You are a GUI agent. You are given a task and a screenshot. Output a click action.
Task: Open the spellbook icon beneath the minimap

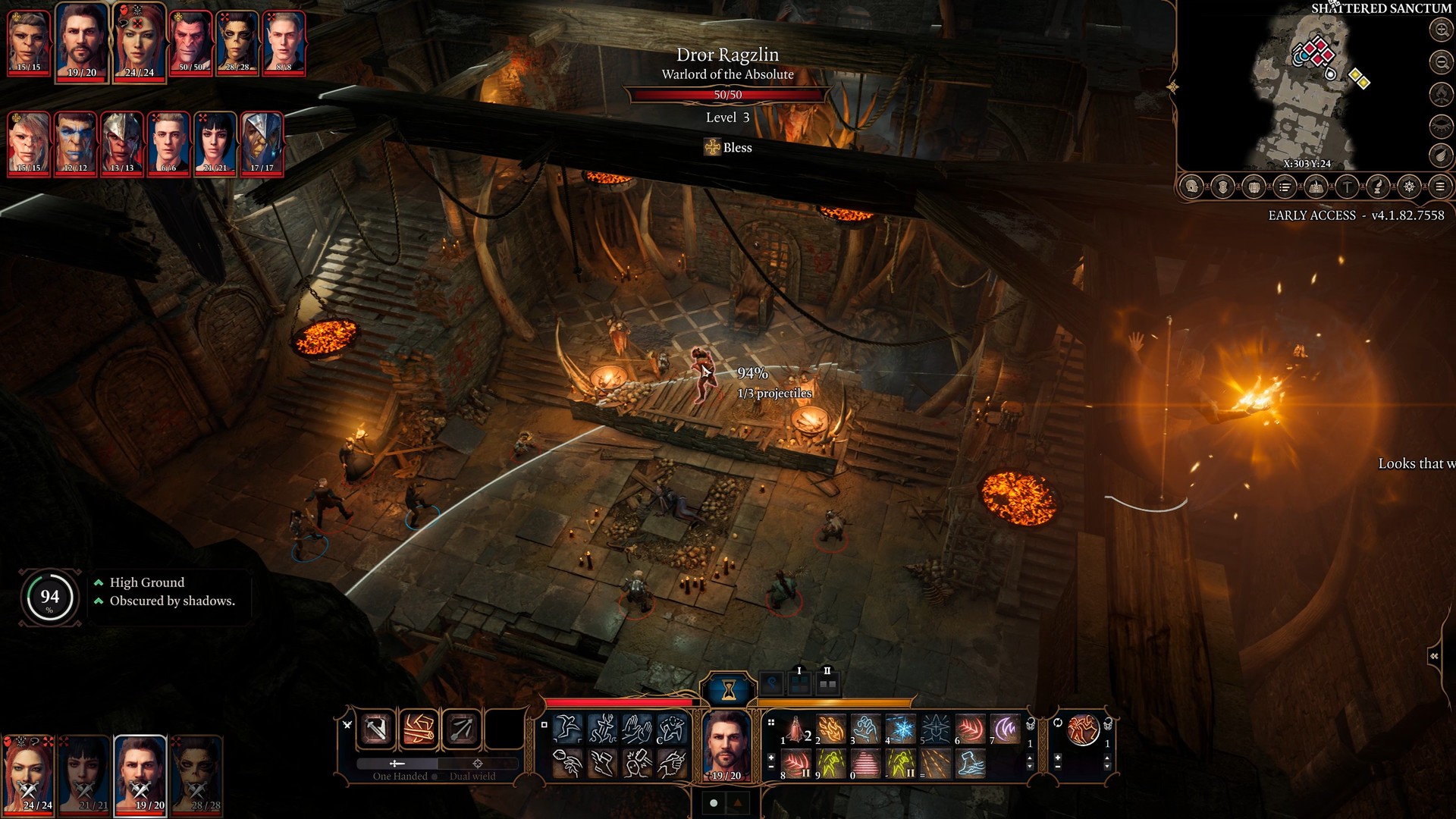click(1316, 187)
